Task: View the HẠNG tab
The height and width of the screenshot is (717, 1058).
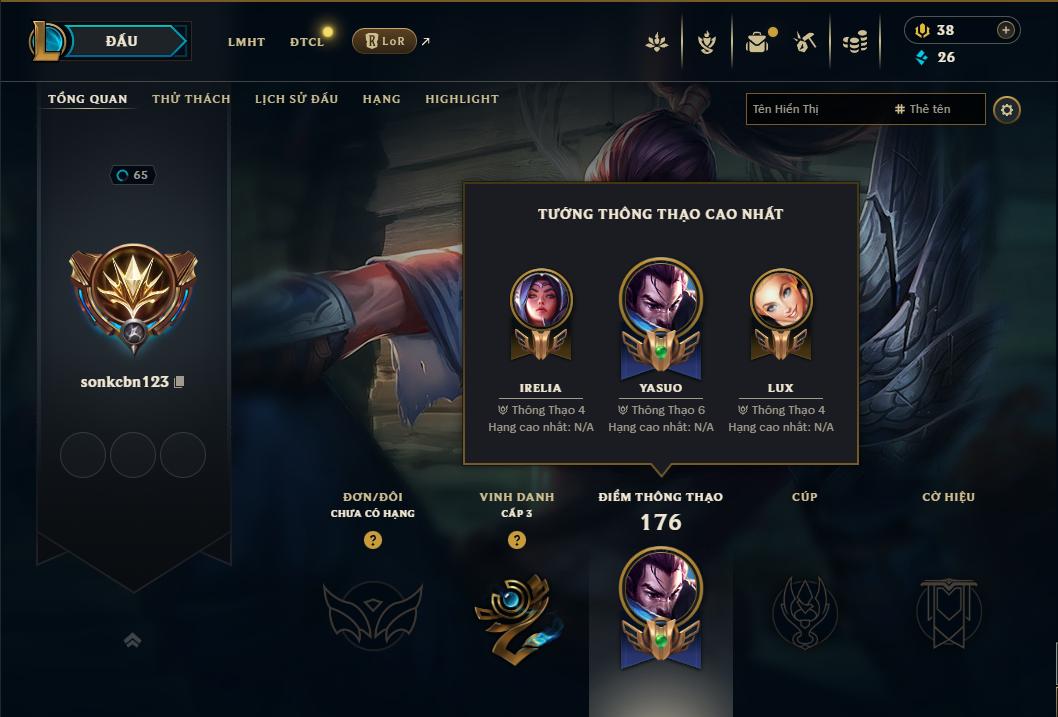Action: [x=381, y=99]
